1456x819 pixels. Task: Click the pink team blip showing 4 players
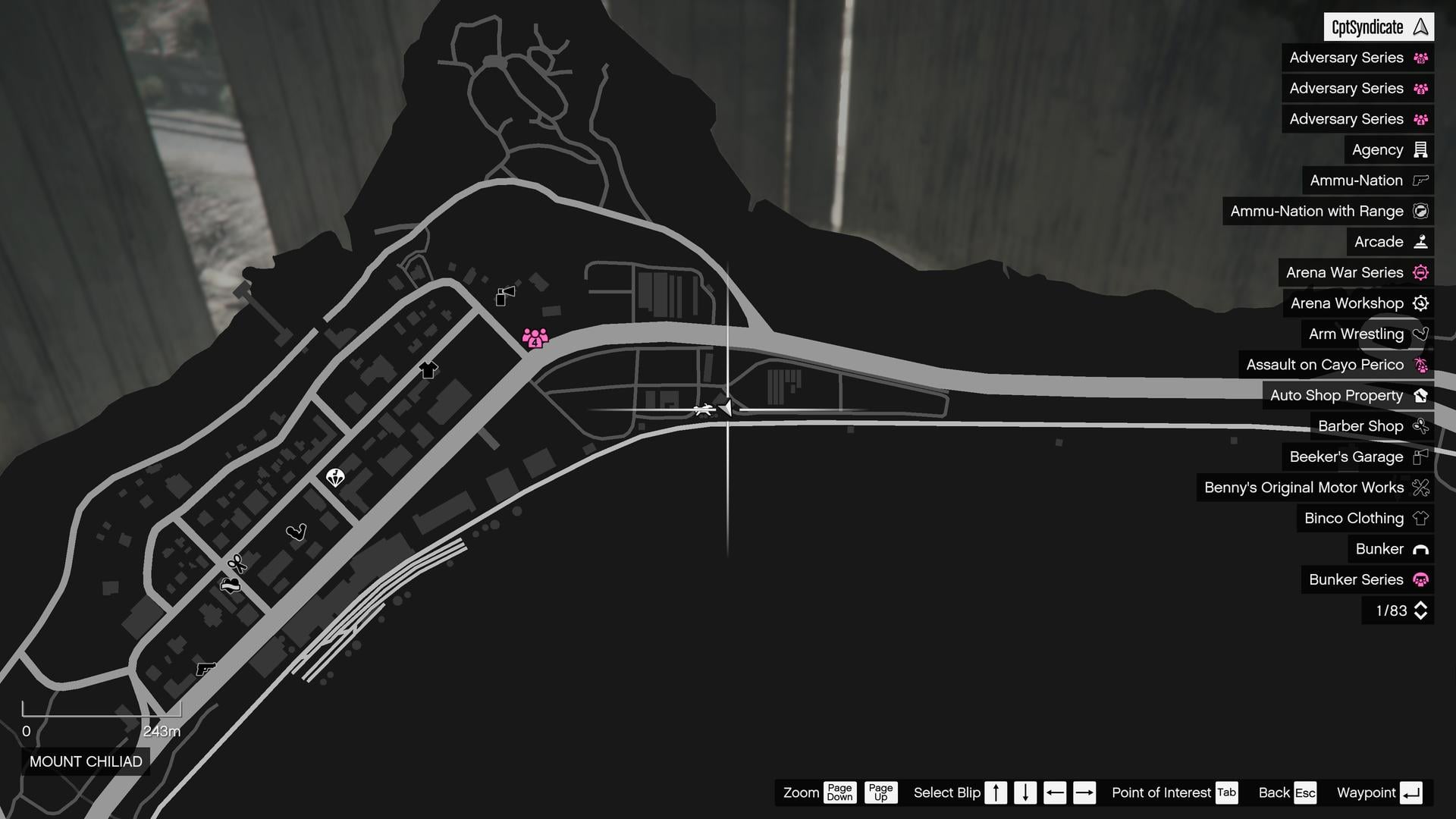pyautogui.click(x=535, y=337)
